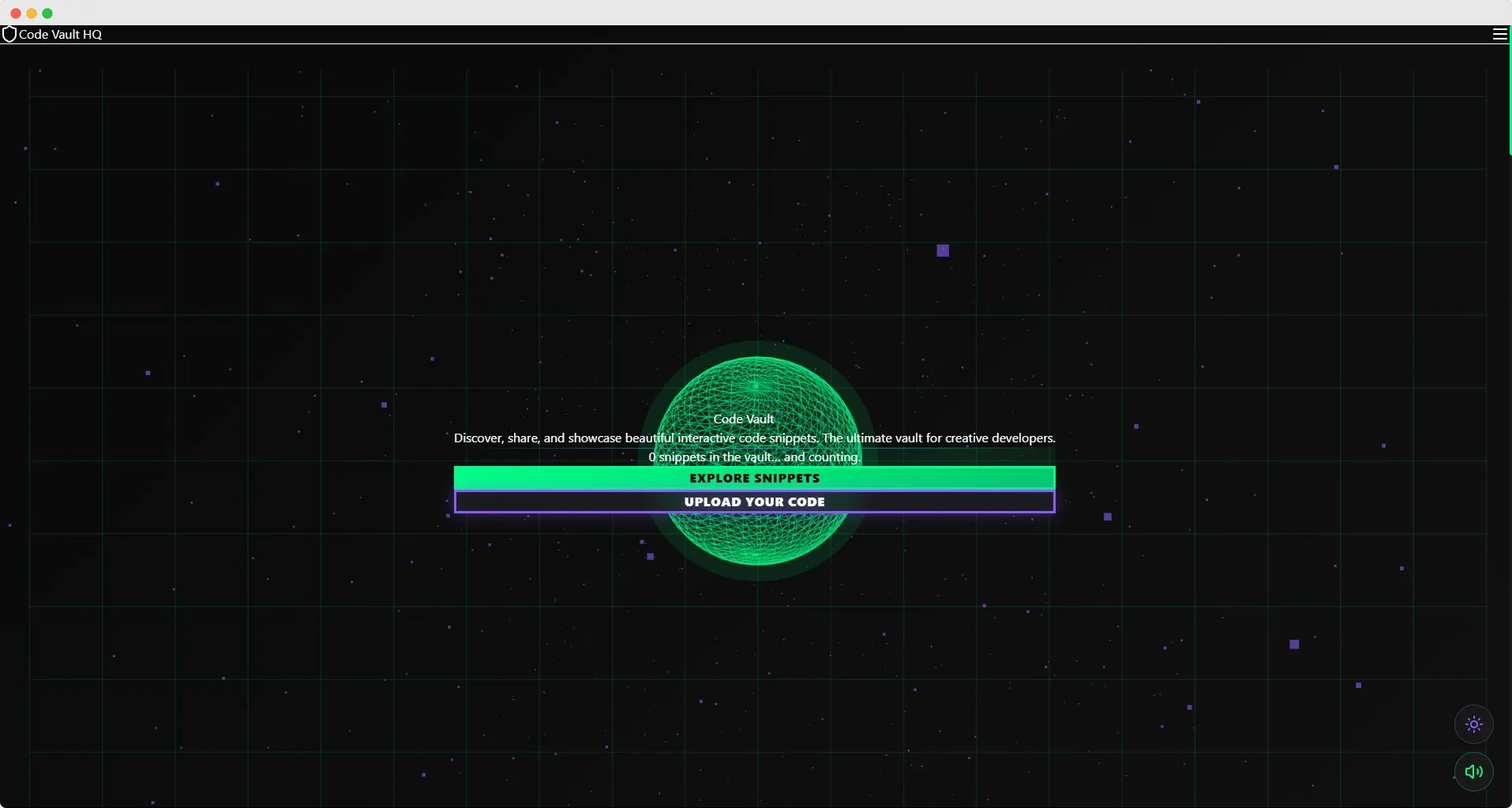Click the shield emblem next to the title
This screenshot has height=808, width=1512.
point(9,34)
